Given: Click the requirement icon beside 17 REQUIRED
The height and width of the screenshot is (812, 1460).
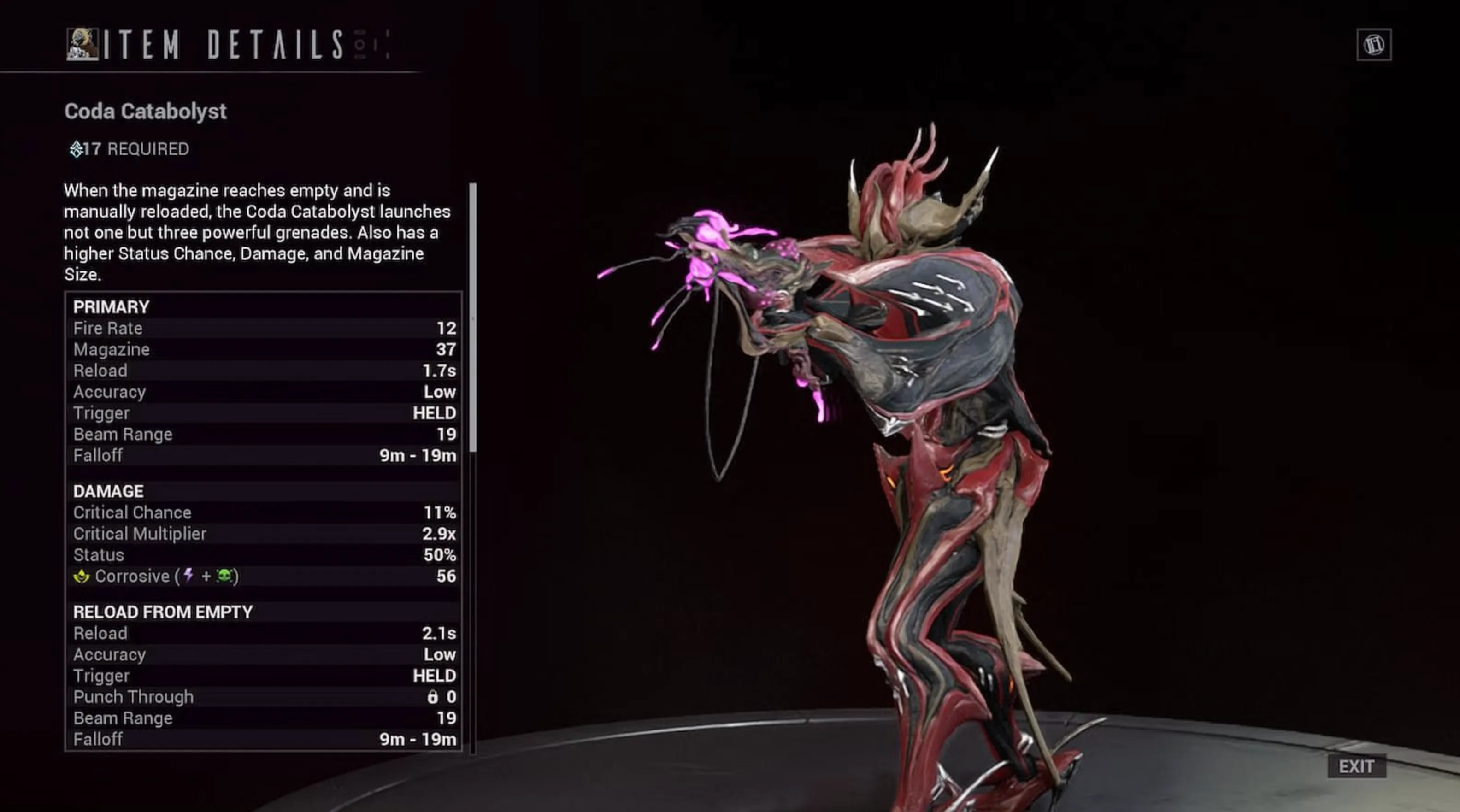Looking at the screenshot, I should pyautogui.click(x=77, y=149).
